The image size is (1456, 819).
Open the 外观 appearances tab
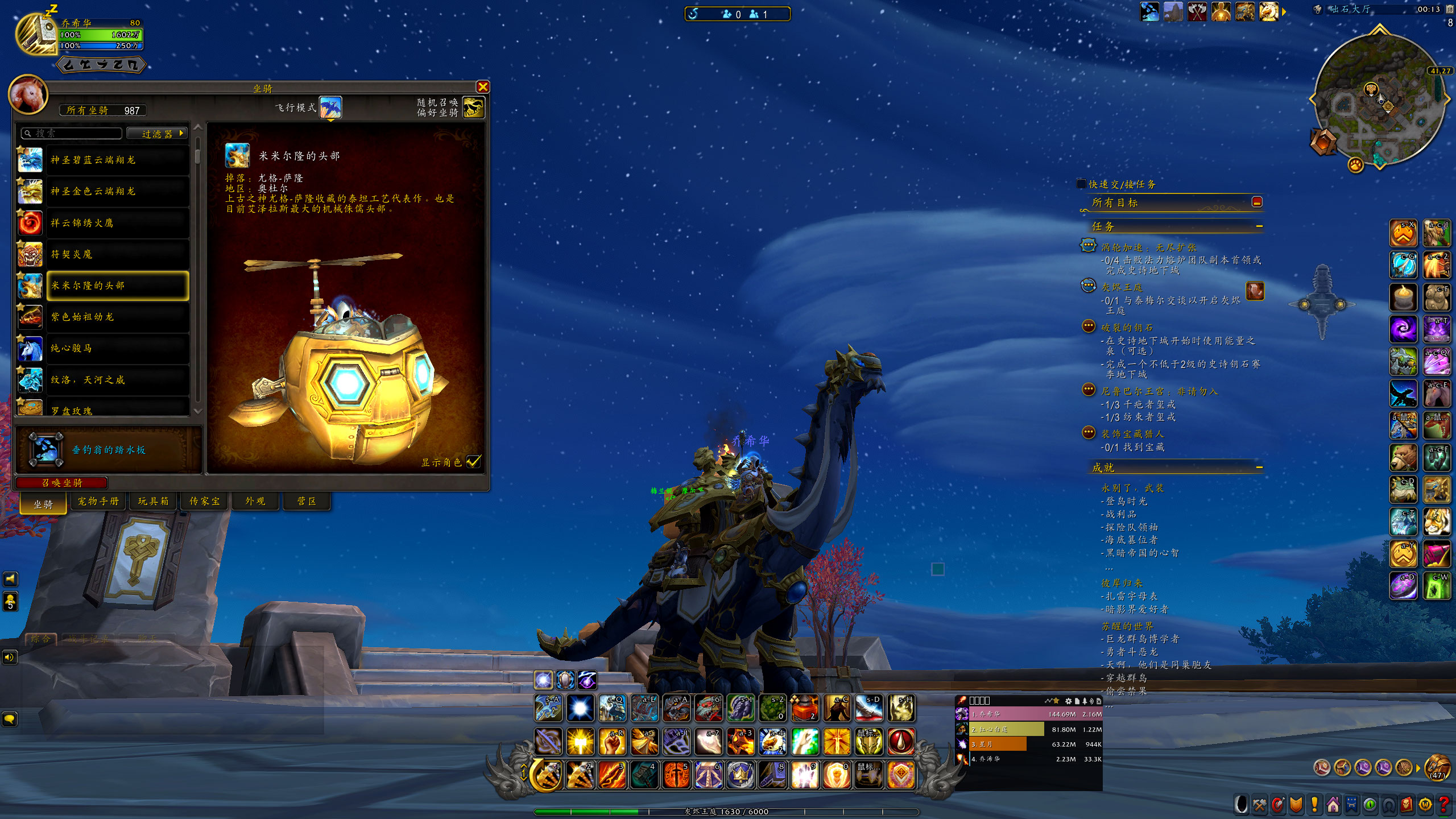(x=255, y=501)
